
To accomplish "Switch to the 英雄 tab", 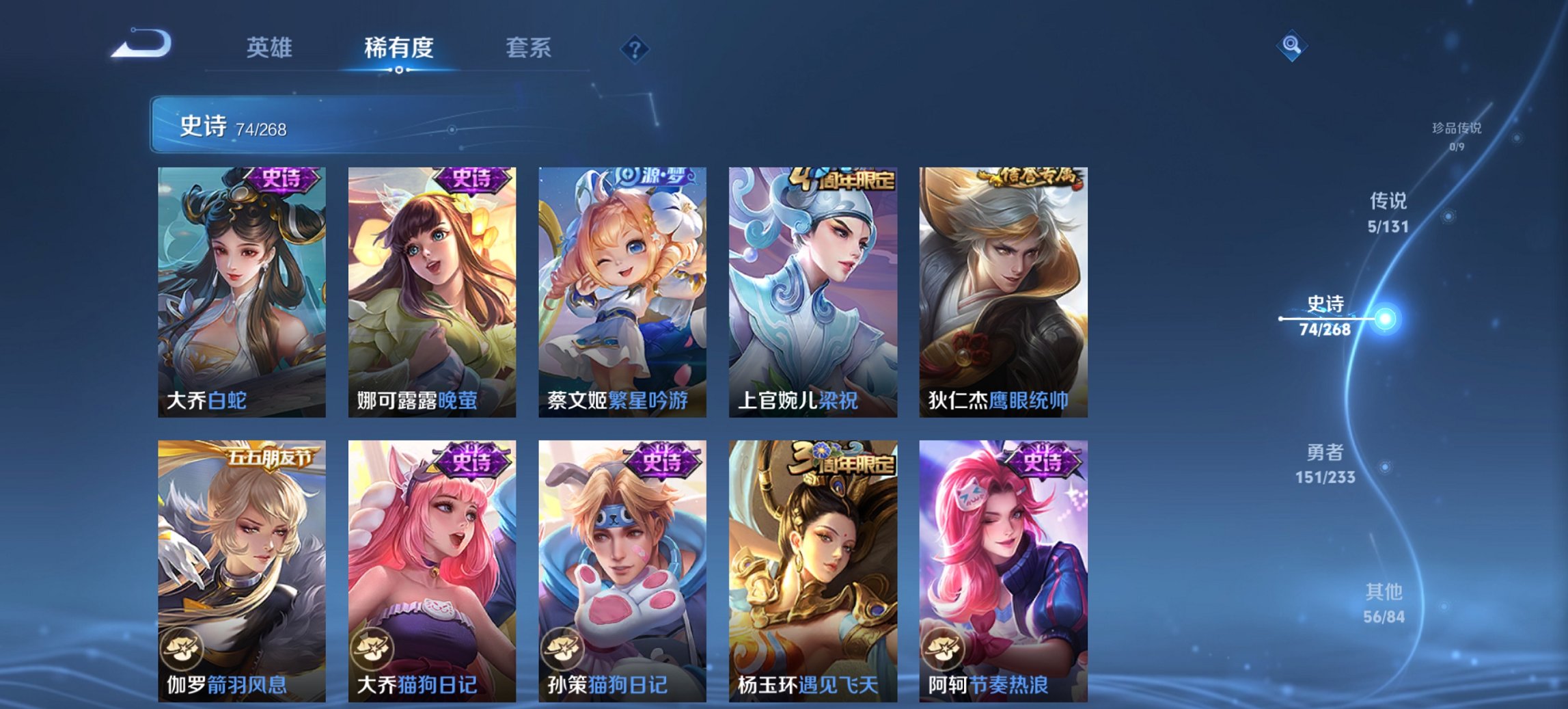I will pyautogui.click(x=270, y=48).
